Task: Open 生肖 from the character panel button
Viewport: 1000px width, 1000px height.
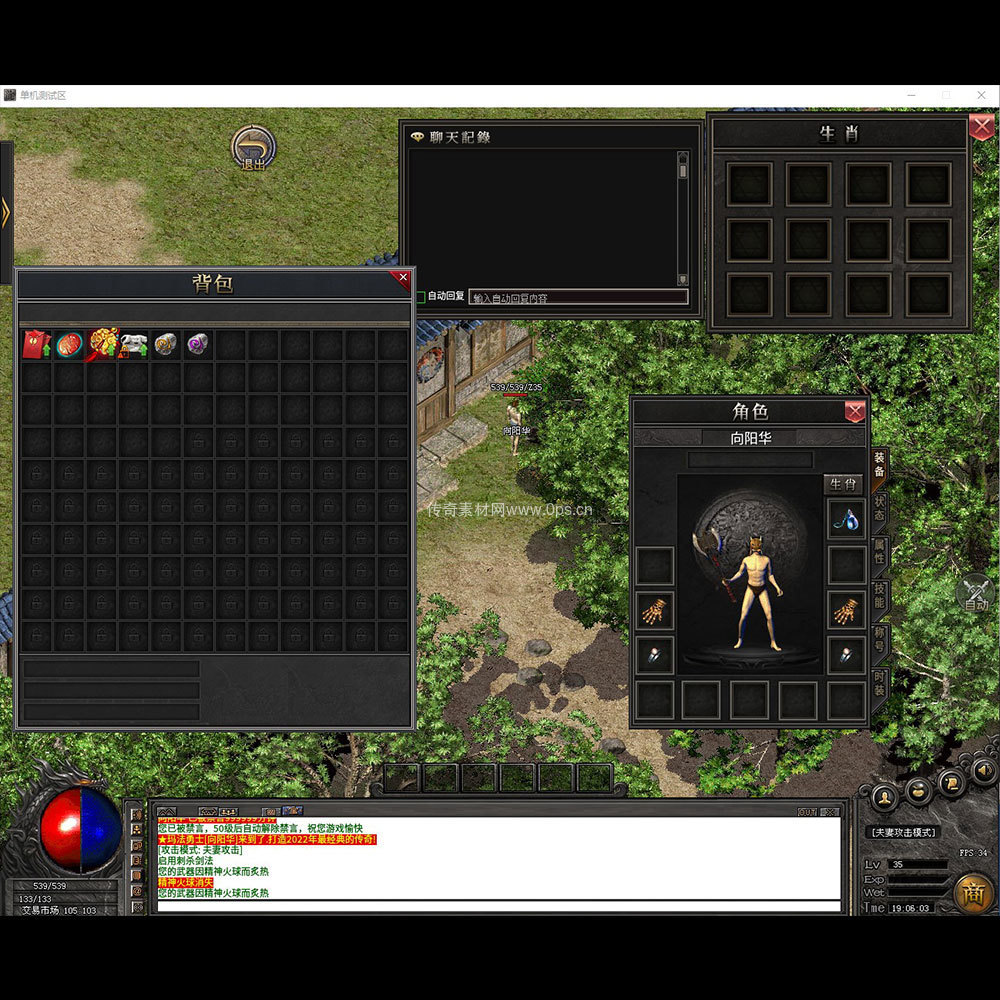Action: [843, 485]
